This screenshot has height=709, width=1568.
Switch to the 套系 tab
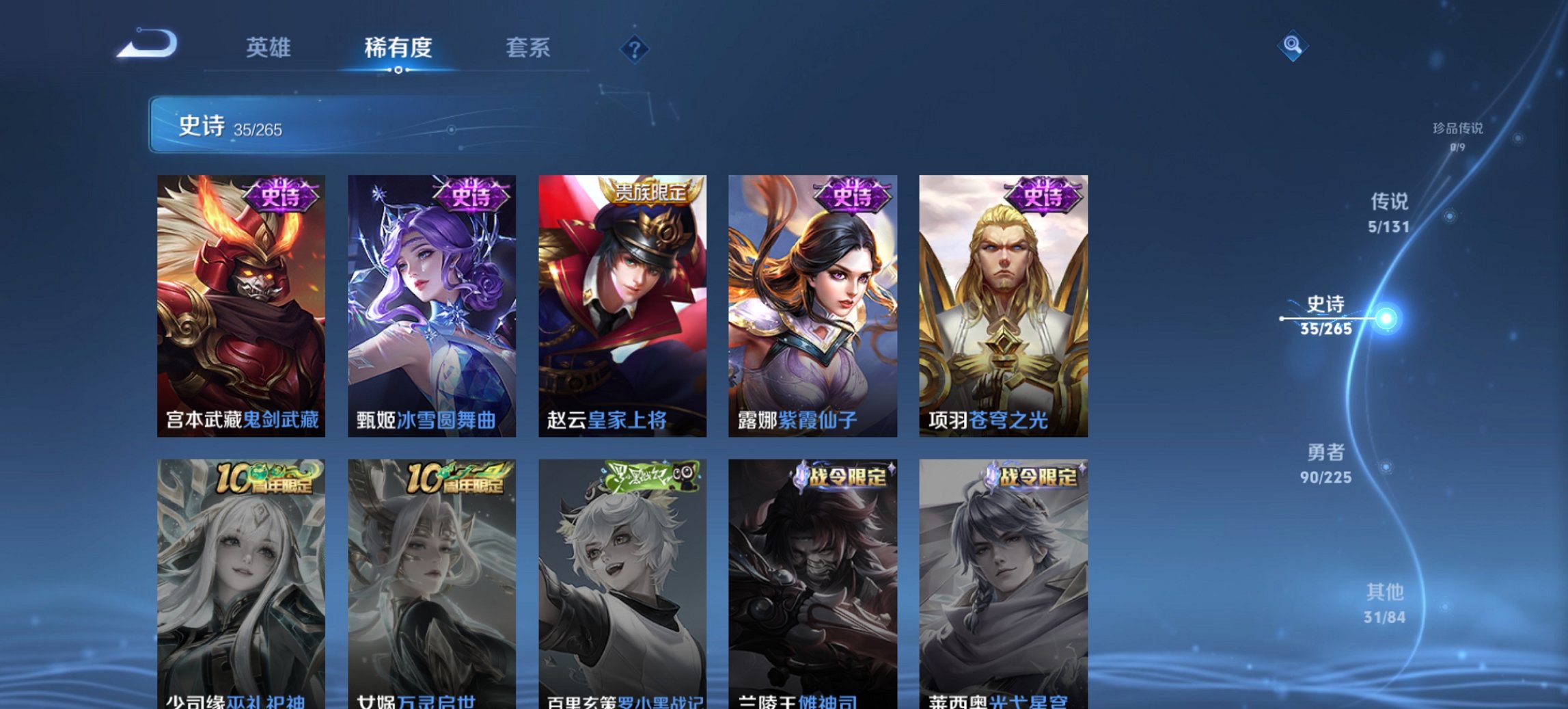(529, 48)
